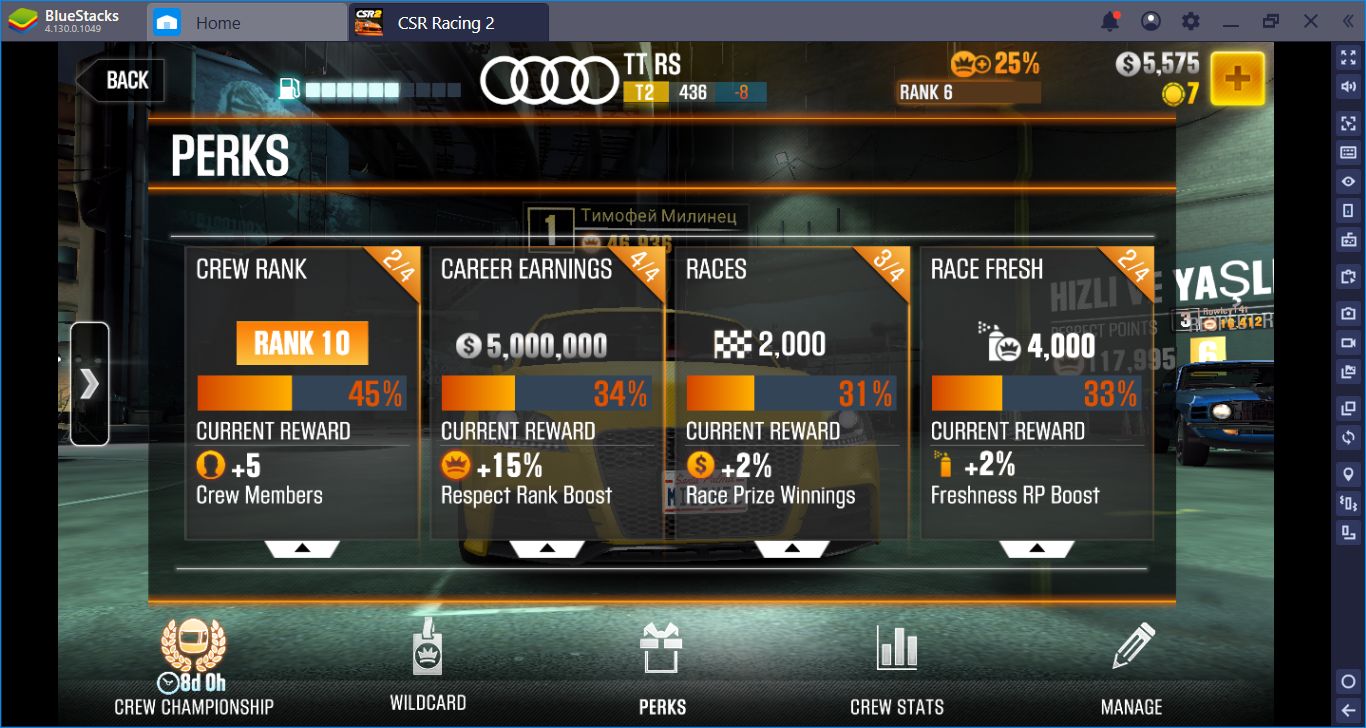
Task: Select the CSR Racing 2 tab
Action: pos(449,20)
